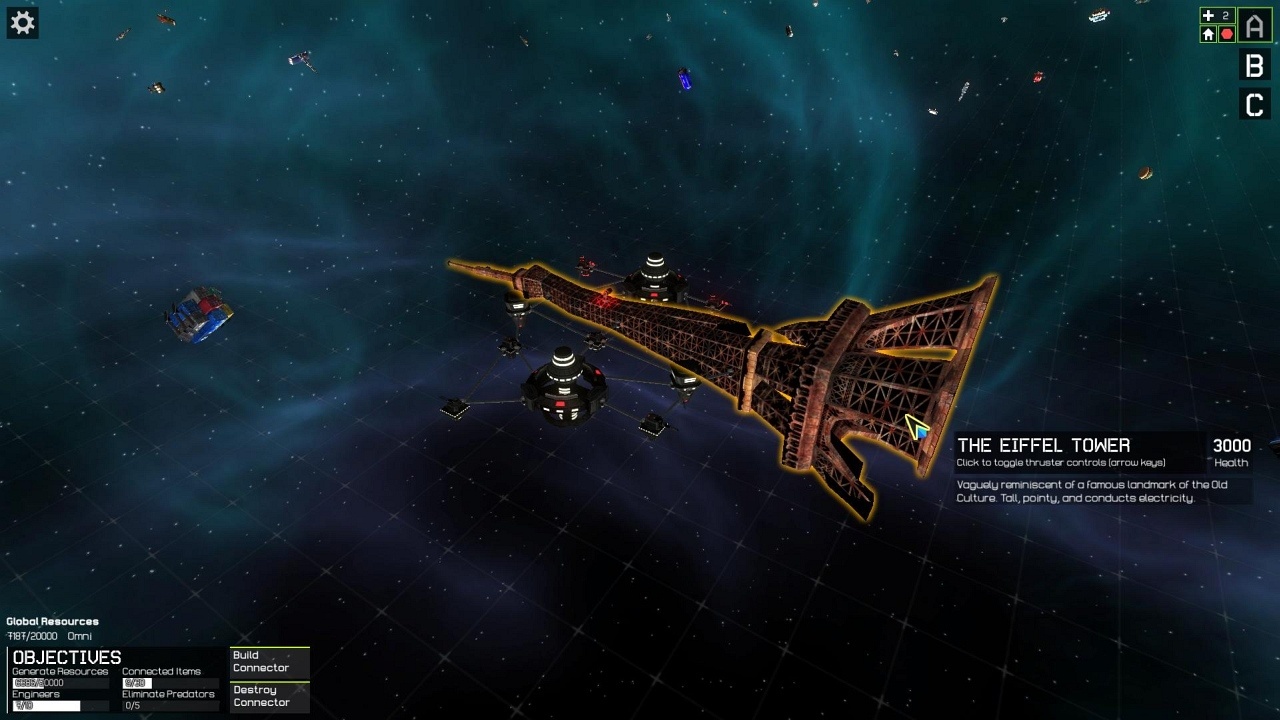Switch to group B
The width and height of the screenshot is (1280, 720).
1254,66
